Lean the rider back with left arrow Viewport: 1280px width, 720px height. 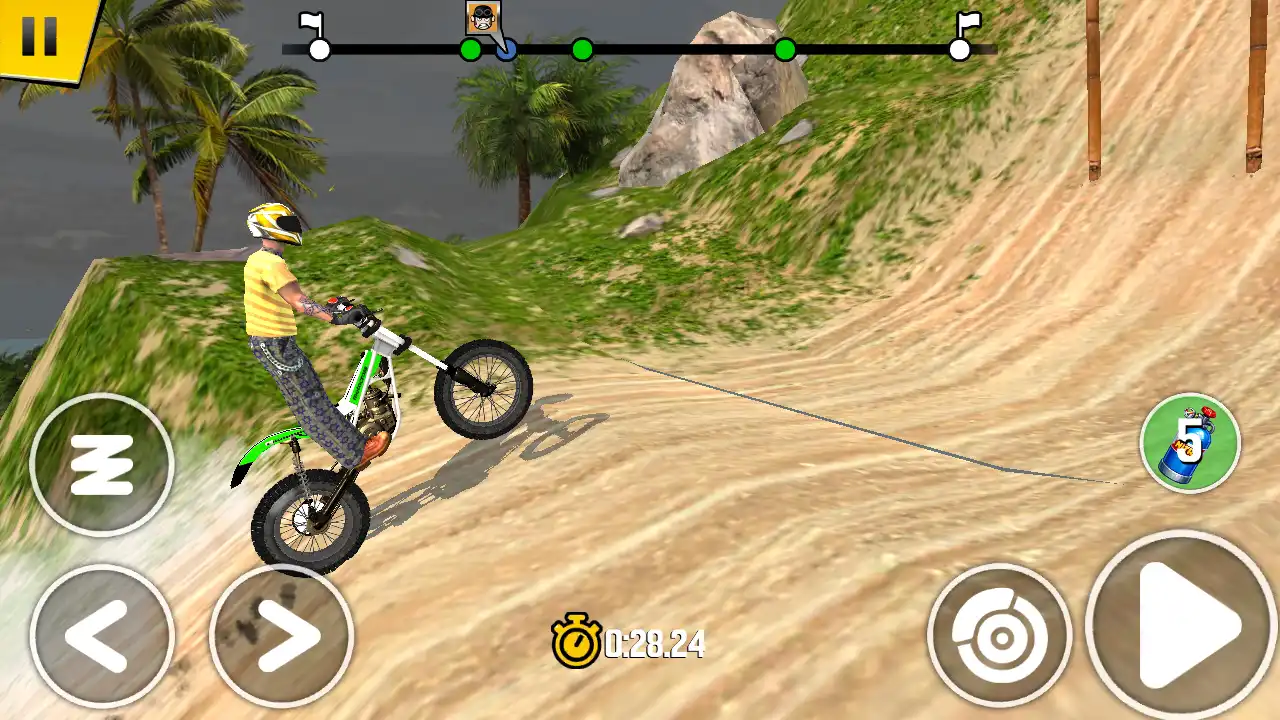[x=101, y=635]
